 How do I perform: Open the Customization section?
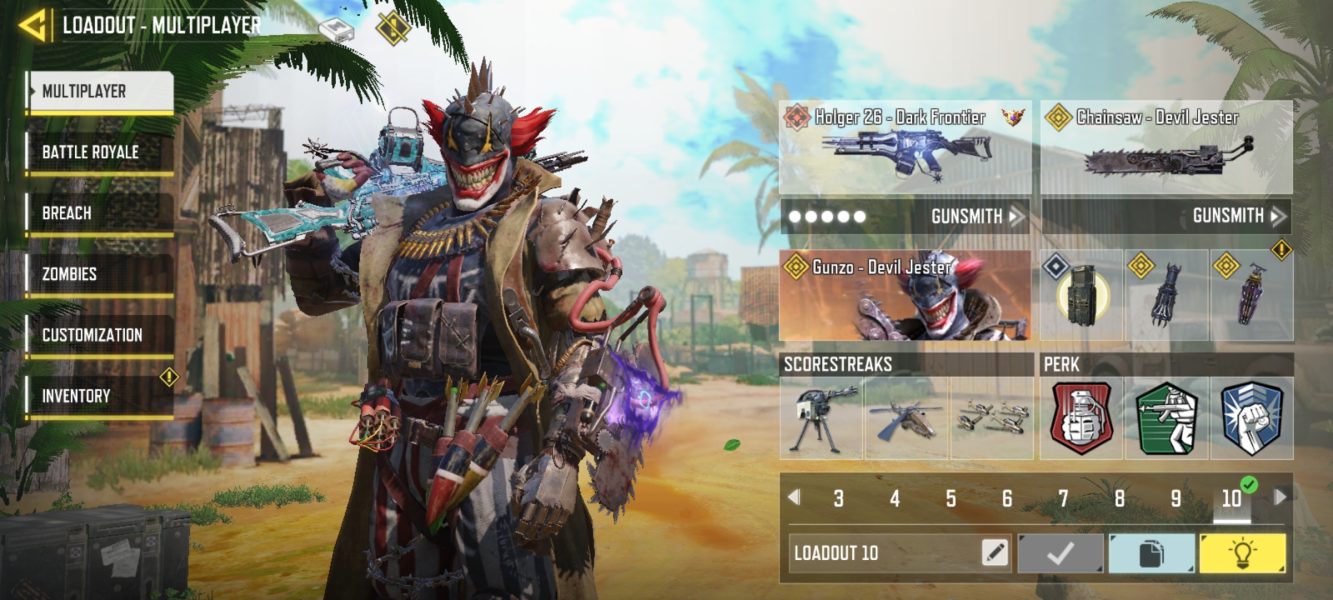coord(100,336)
